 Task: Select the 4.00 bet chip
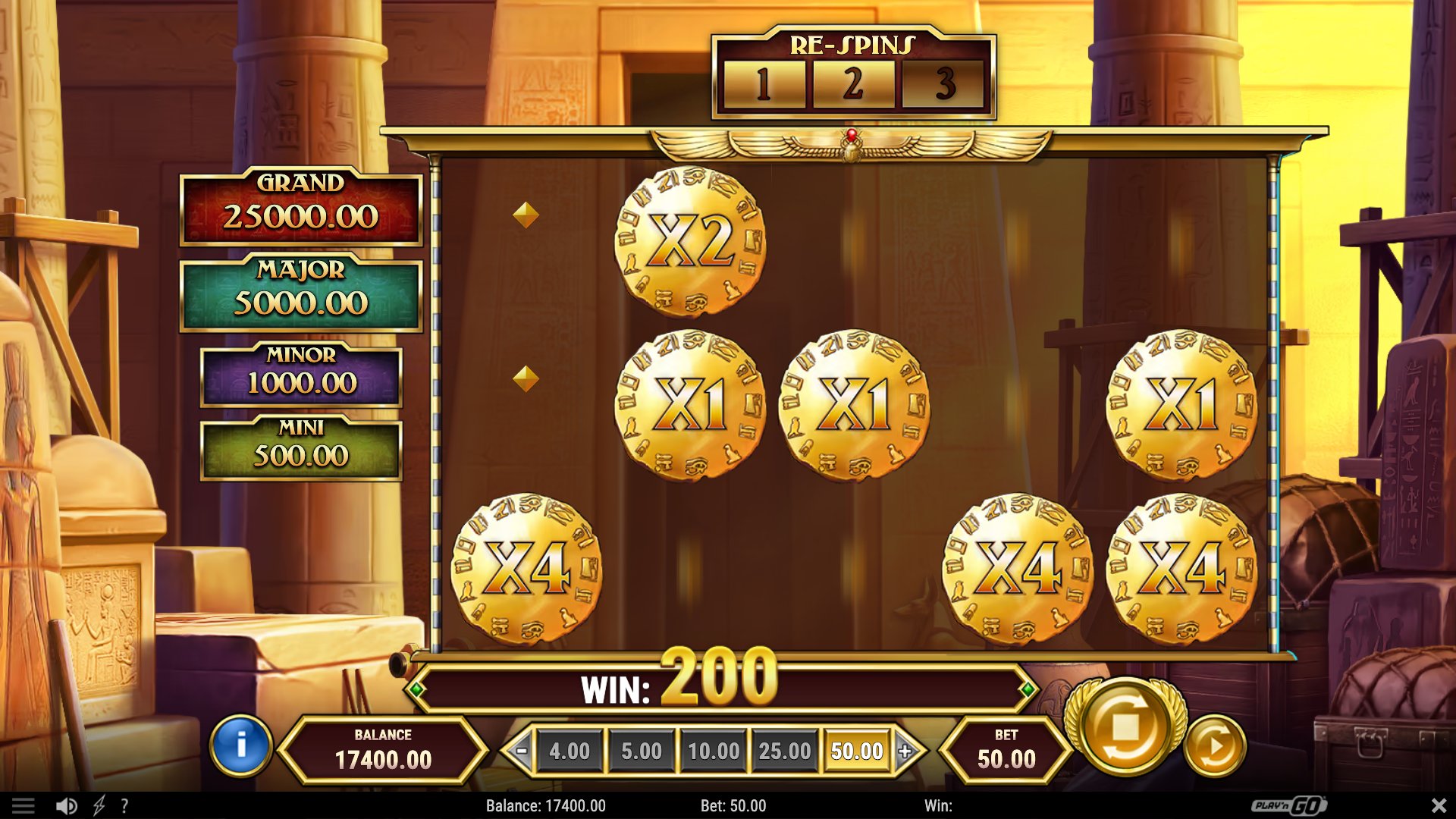pyautogui.click(x=570, y=751)
